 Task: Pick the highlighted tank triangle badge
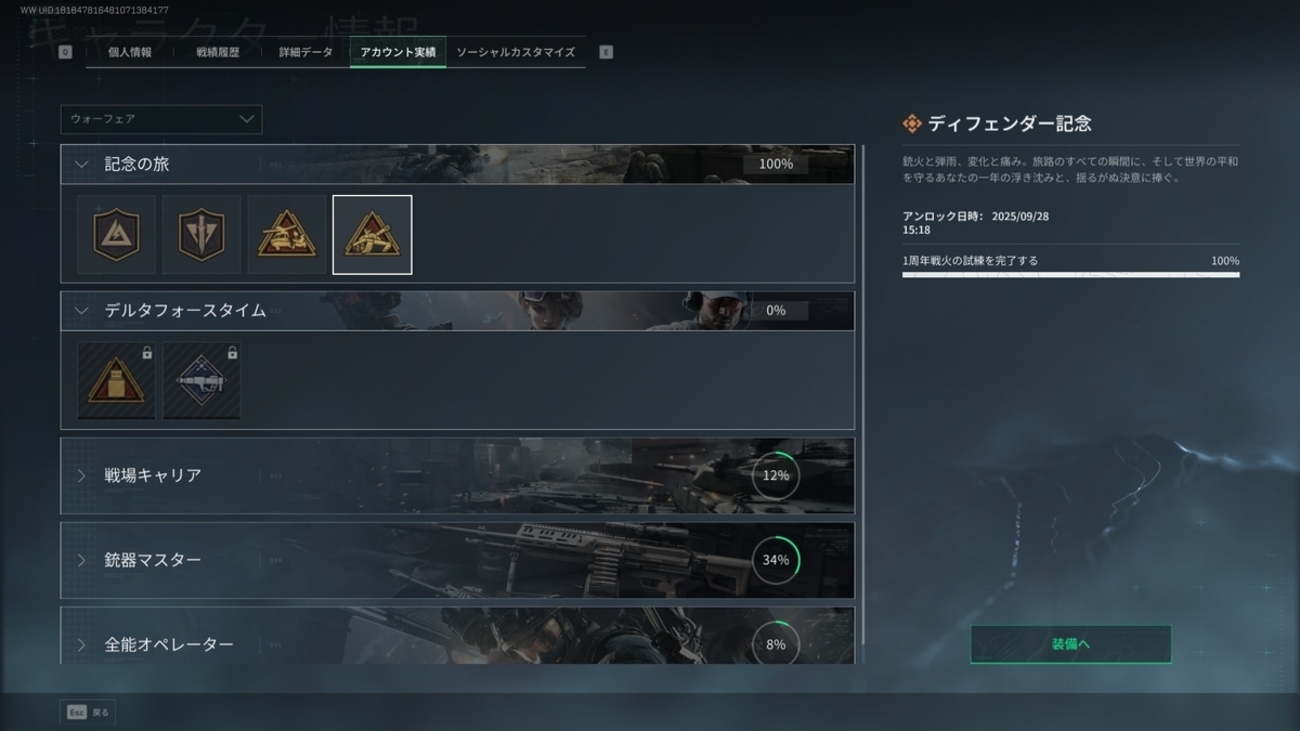pos(372,235)
